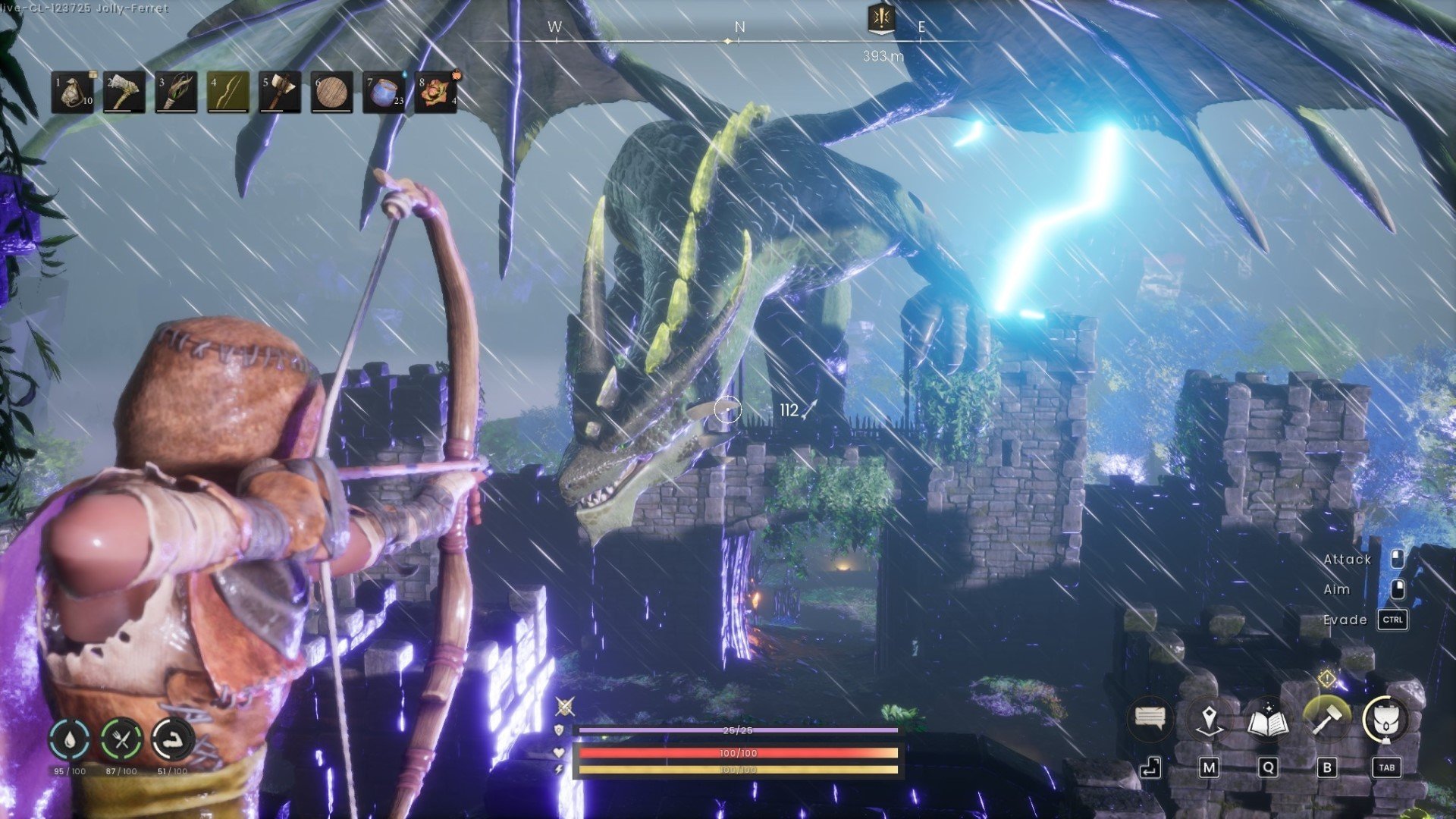The height and width of the screenshot is (819, 1456).
Task: Equip the stone pickaxe in slot 2
Action: [x=125, y=93]
